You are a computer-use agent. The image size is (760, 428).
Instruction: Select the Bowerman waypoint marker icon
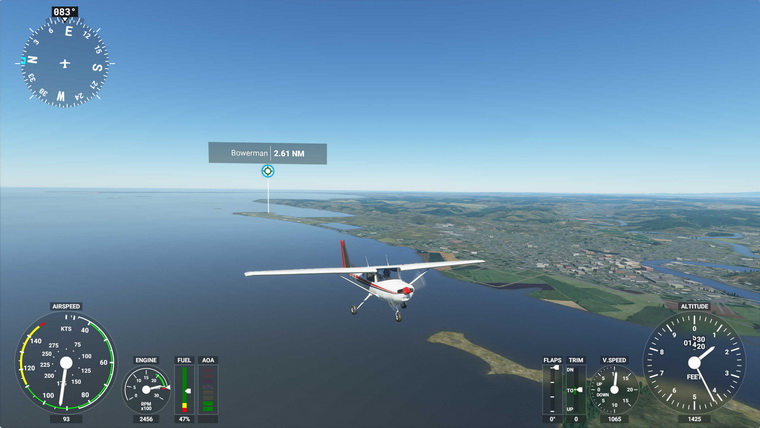point(267,171)
